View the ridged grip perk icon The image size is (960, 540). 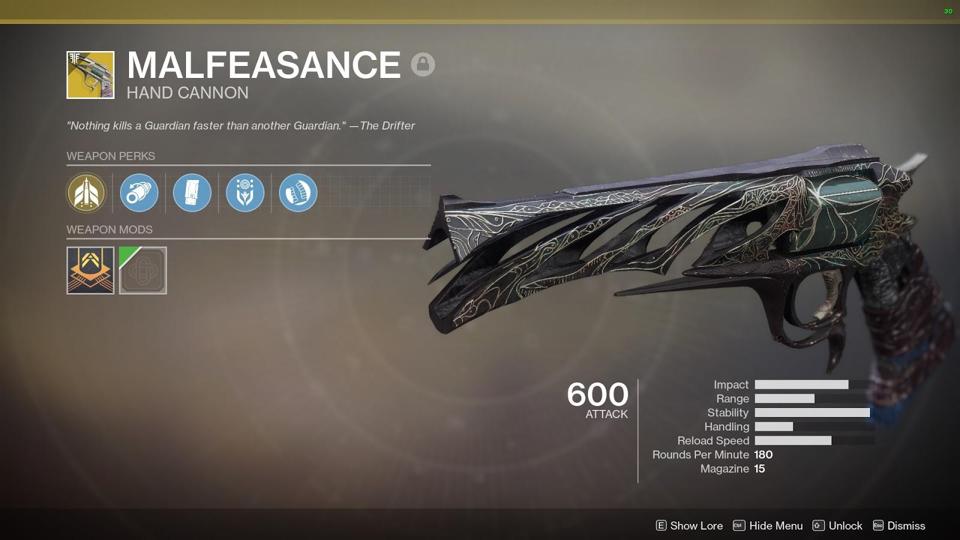pyautogui.click(x=298, y=193)
